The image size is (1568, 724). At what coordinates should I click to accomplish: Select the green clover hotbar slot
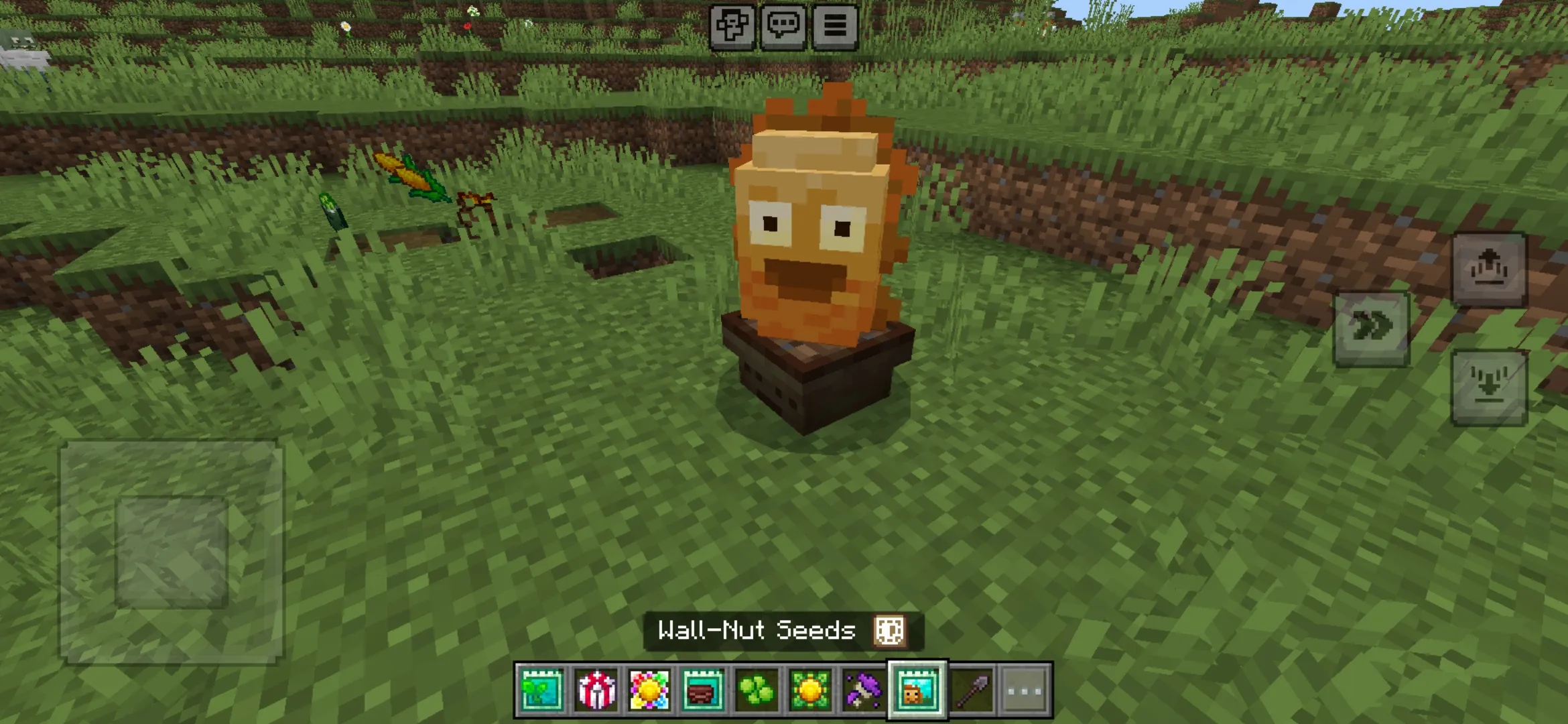click(x=757, y=690)
